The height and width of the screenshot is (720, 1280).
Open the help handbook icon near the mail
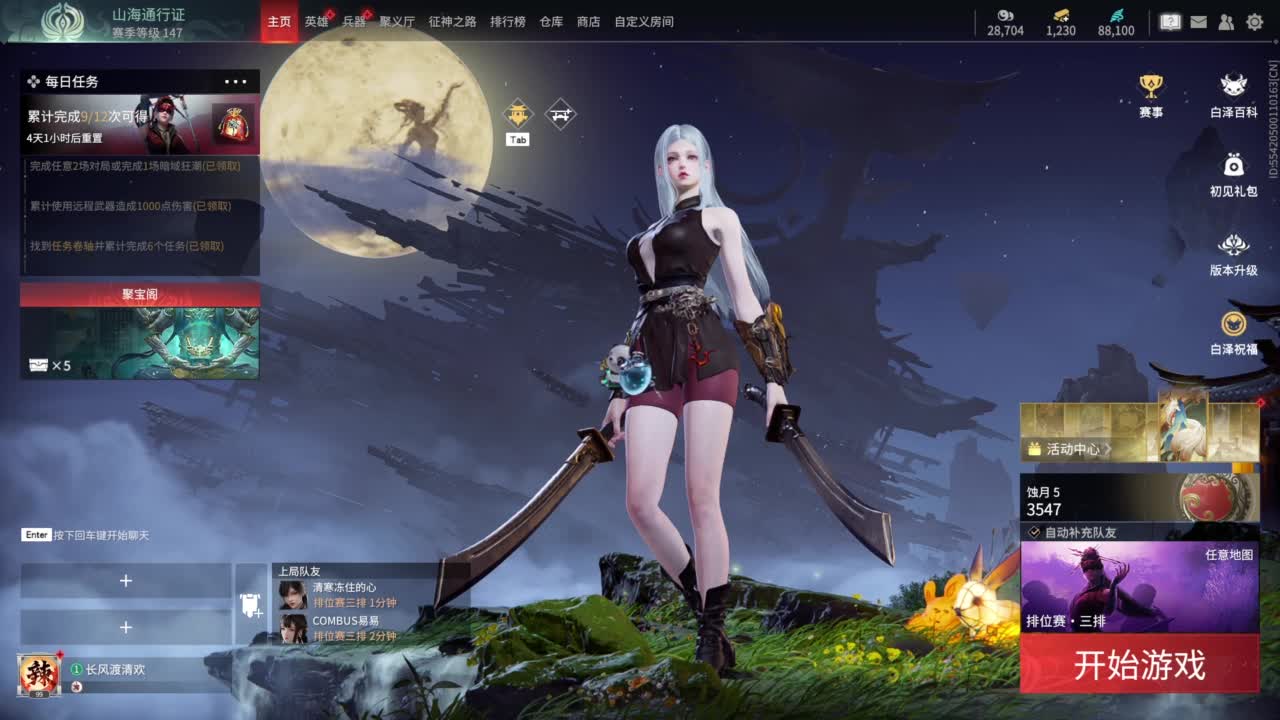coord(1169,20)
